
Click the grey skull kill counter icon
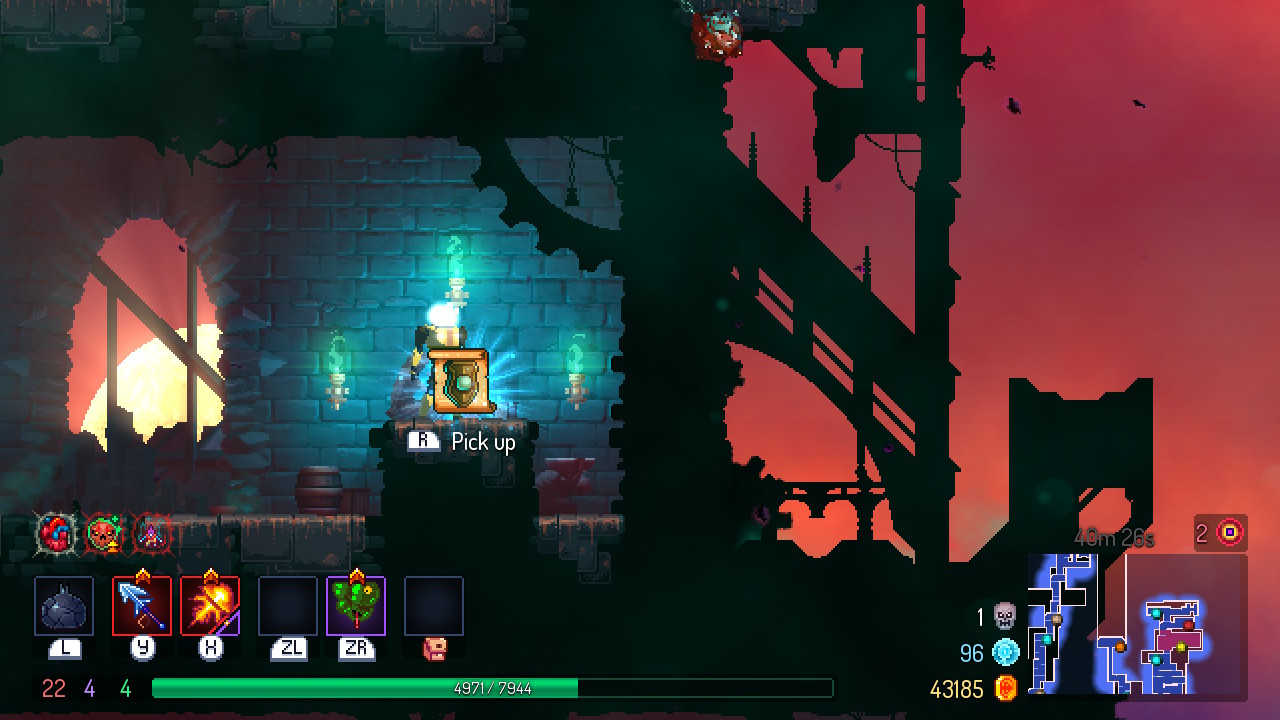click(x=1005, y=616)
